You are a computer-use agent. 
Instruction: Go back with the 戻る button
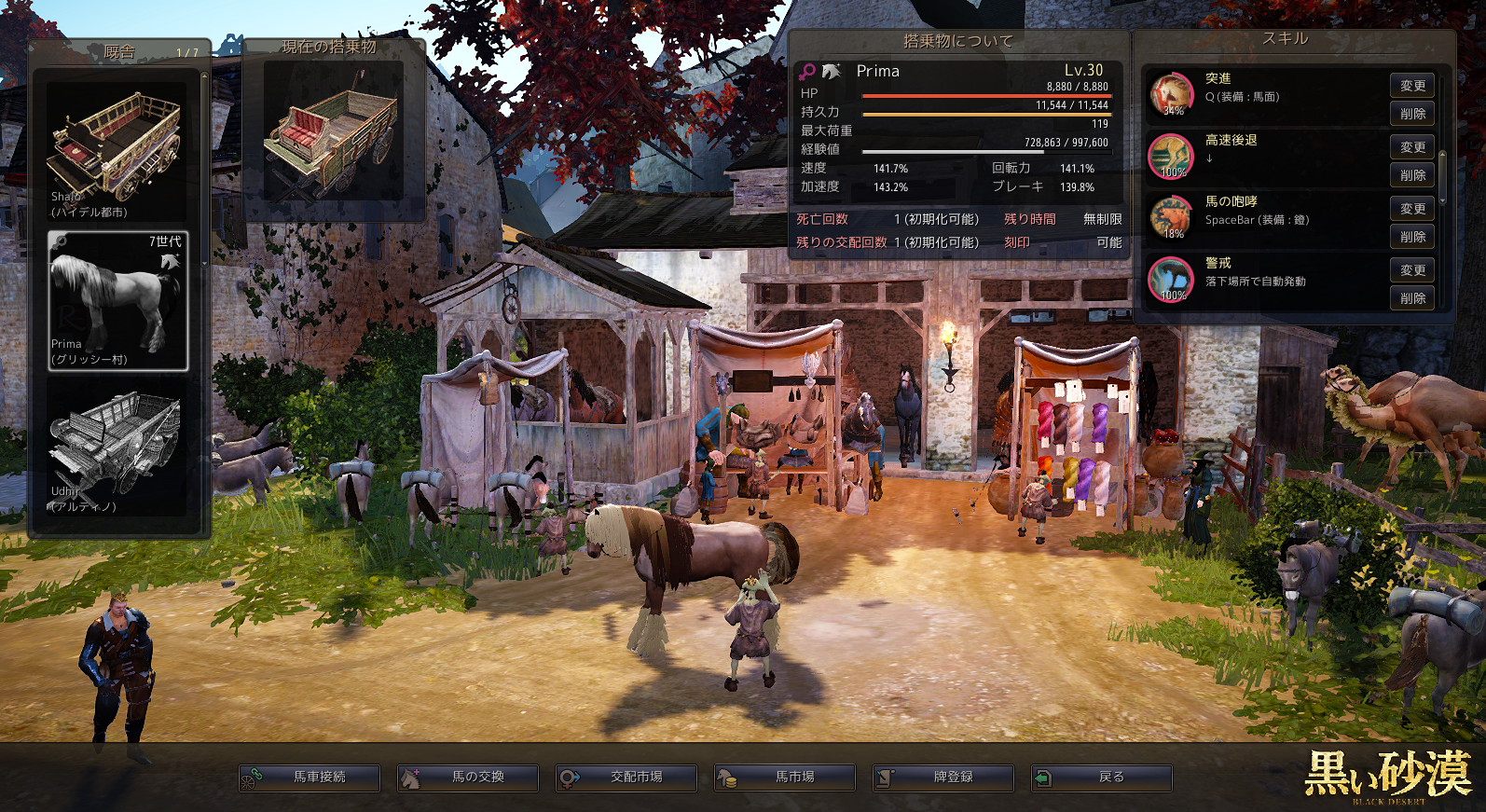(1102, 778)
